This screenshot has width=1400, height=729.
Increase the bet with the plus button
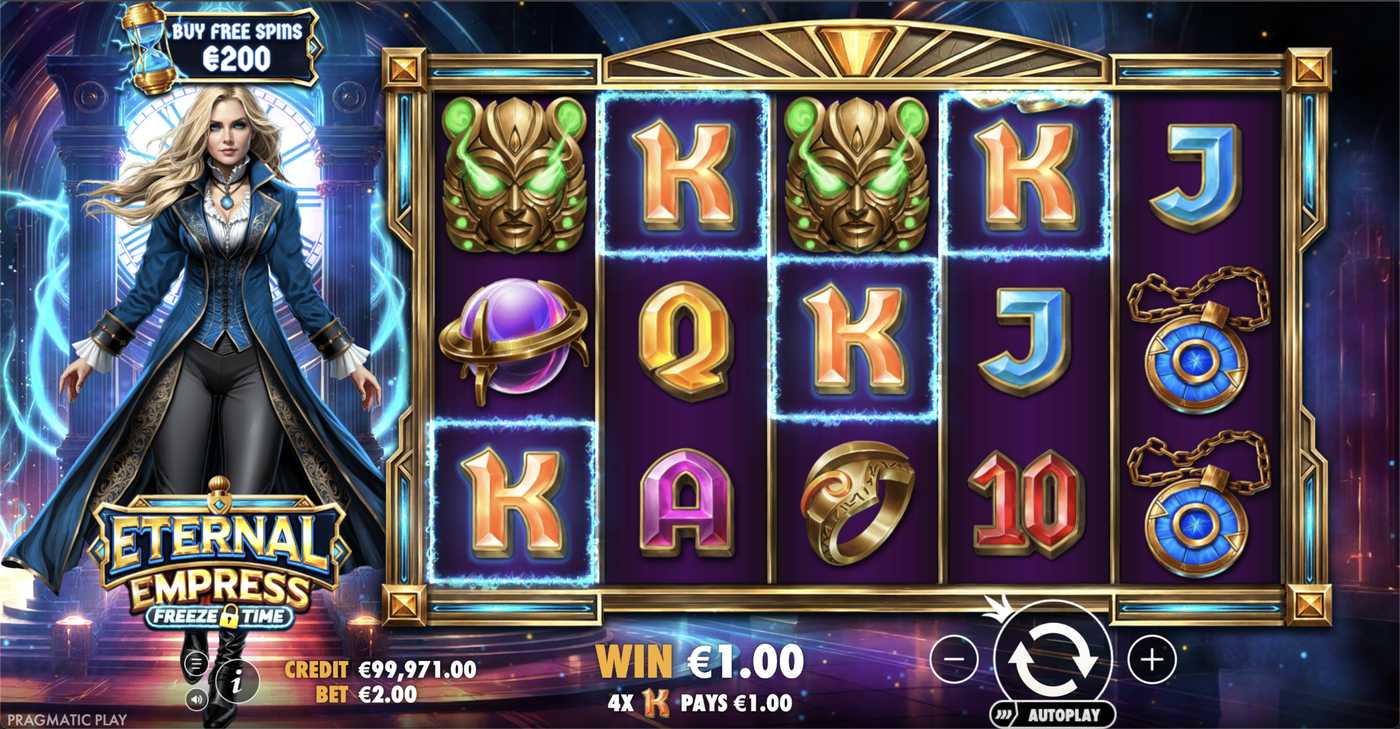click(1152, 659)
